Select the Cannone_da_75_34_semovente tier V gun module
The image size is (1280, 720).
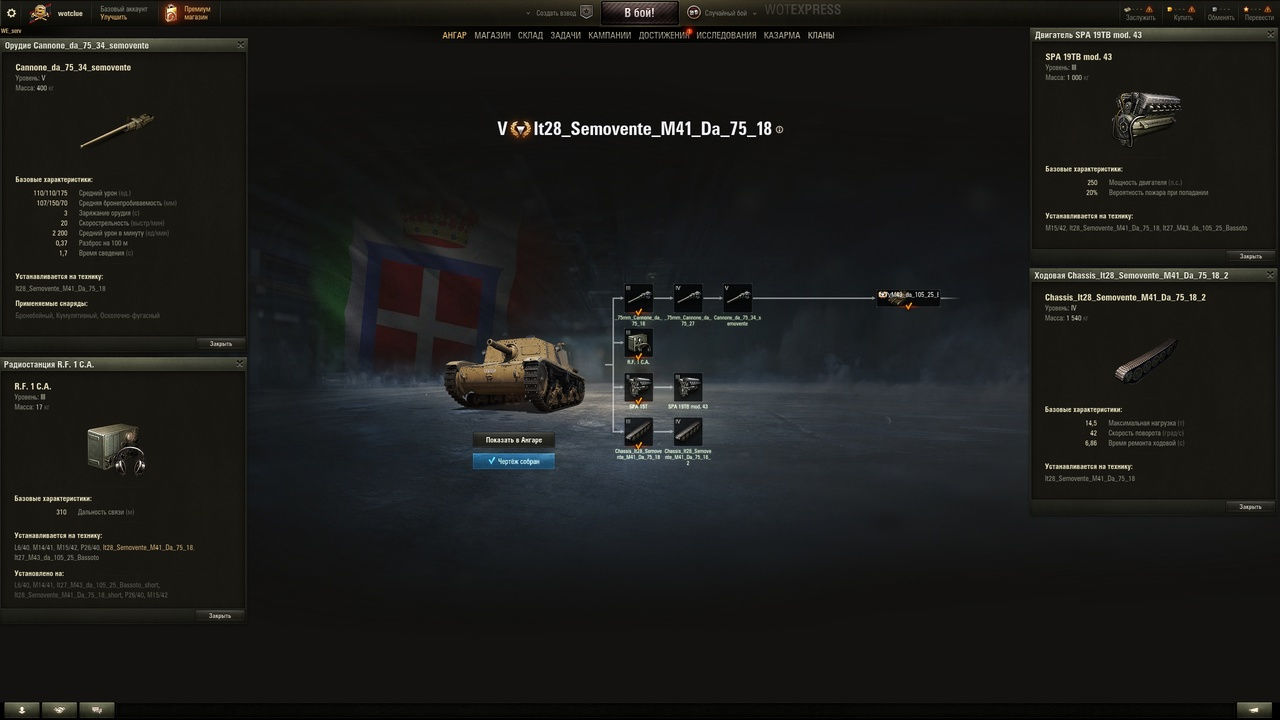737,298
